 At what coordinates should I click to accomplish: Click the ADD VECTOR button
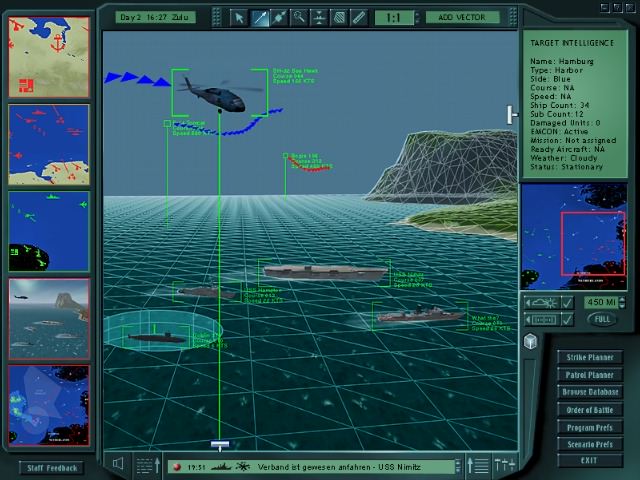pyautogui.click(x=462, y=17)
